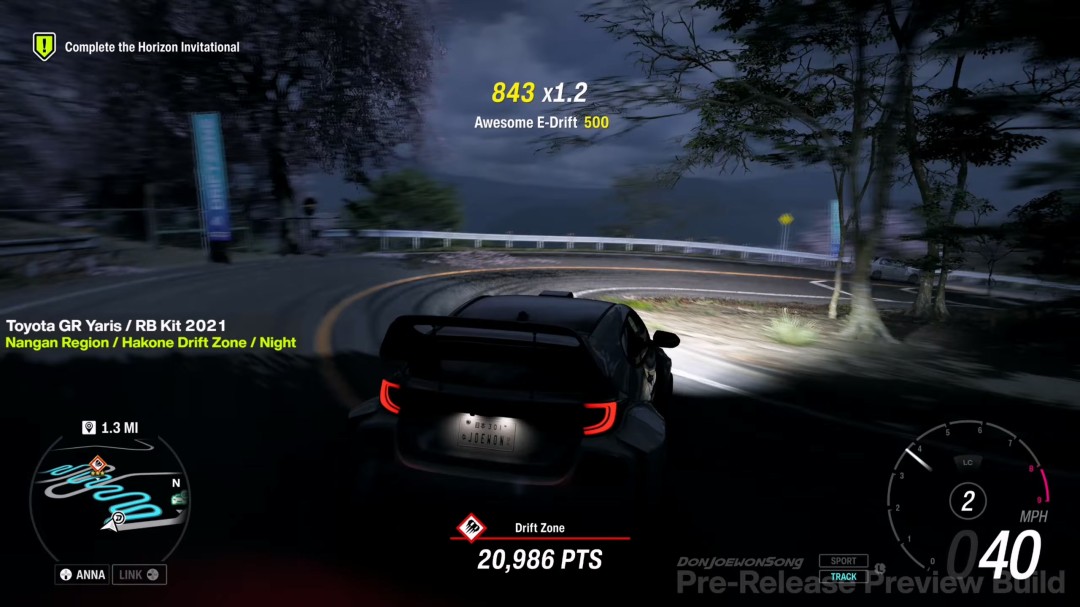Click the Drift Zone icon beside the points
Image resolution: width=1080 pixels, height=607 pixels.
coord(471,527)
